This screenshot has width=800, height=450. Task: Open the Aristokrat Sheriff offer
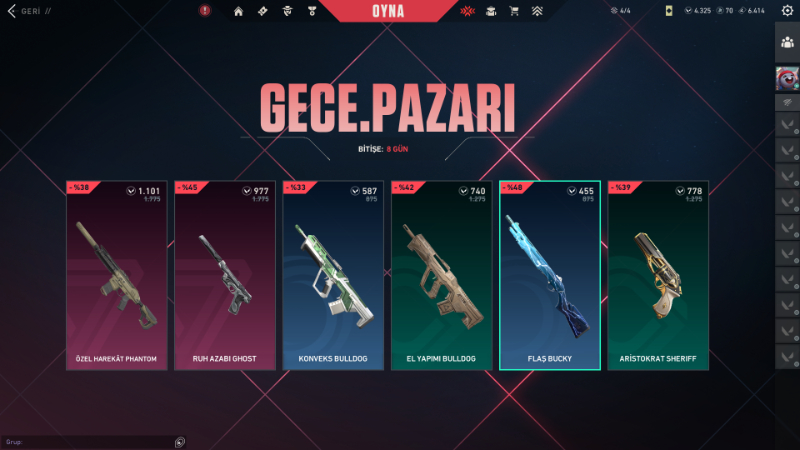tap(657, 275)
